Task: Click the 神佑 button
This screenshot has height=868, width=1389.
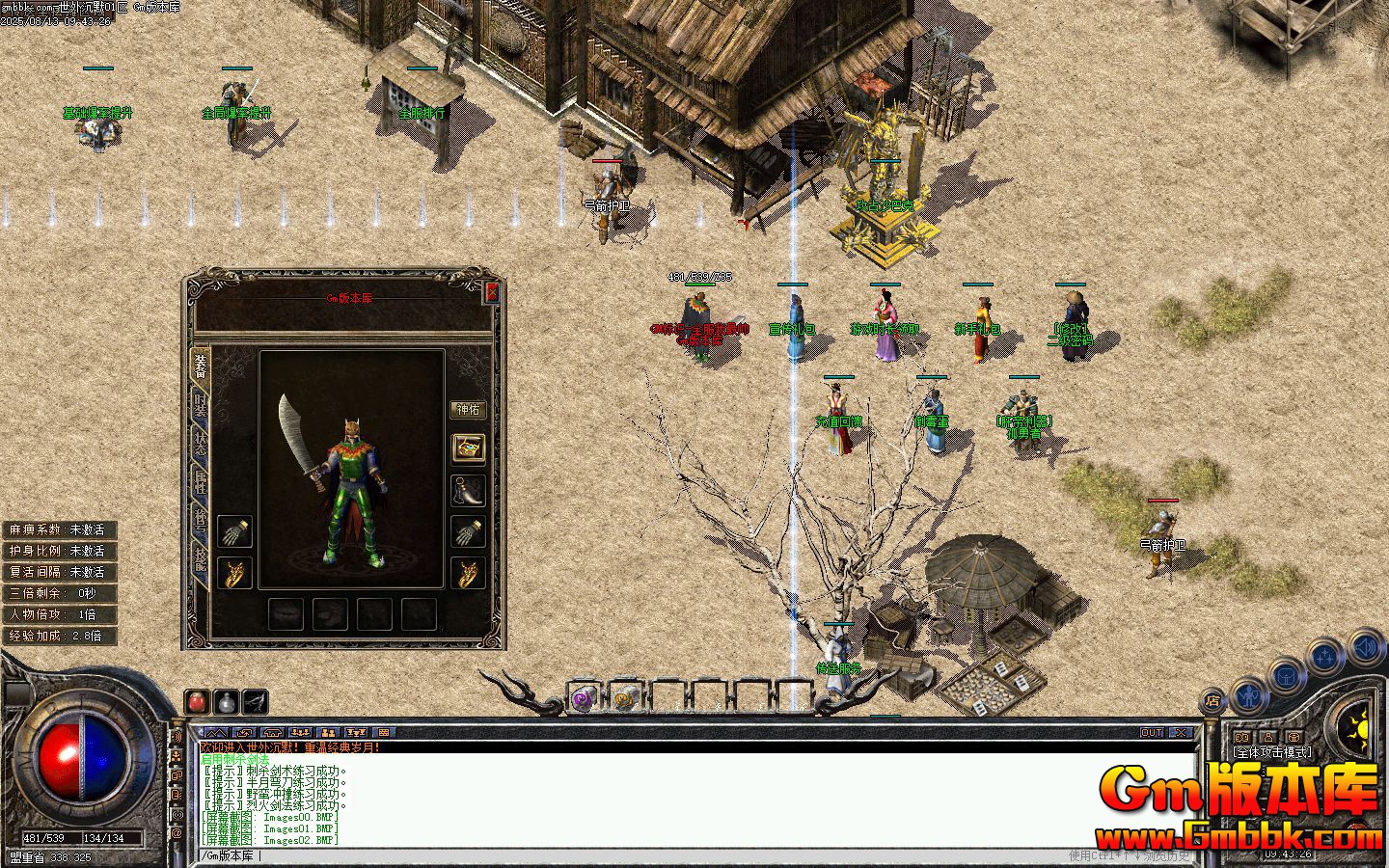Action: [468, 410]
